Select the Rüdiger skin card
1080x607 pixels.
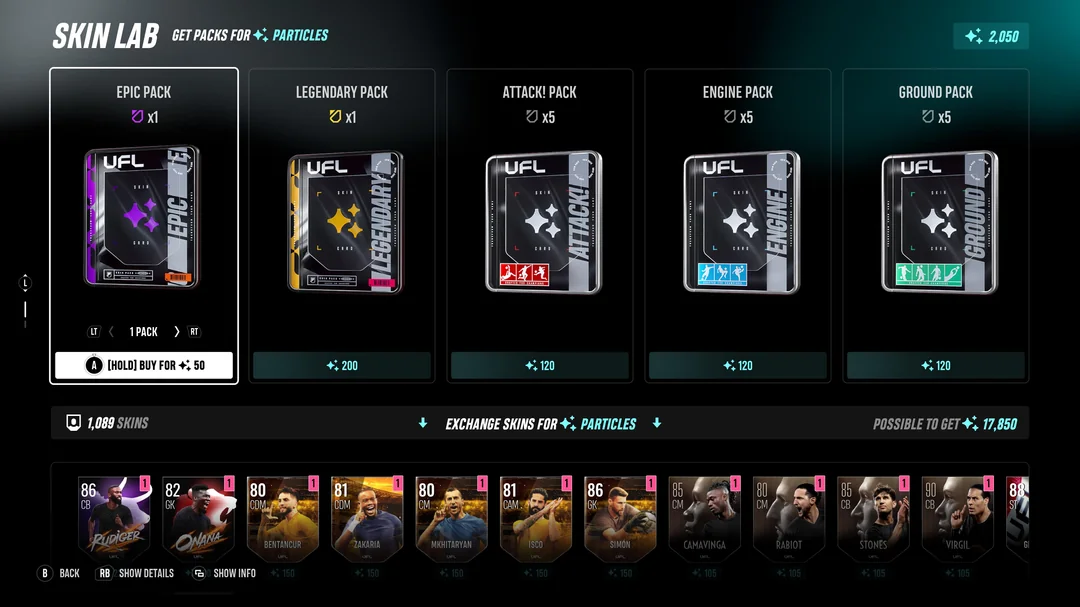109,519
